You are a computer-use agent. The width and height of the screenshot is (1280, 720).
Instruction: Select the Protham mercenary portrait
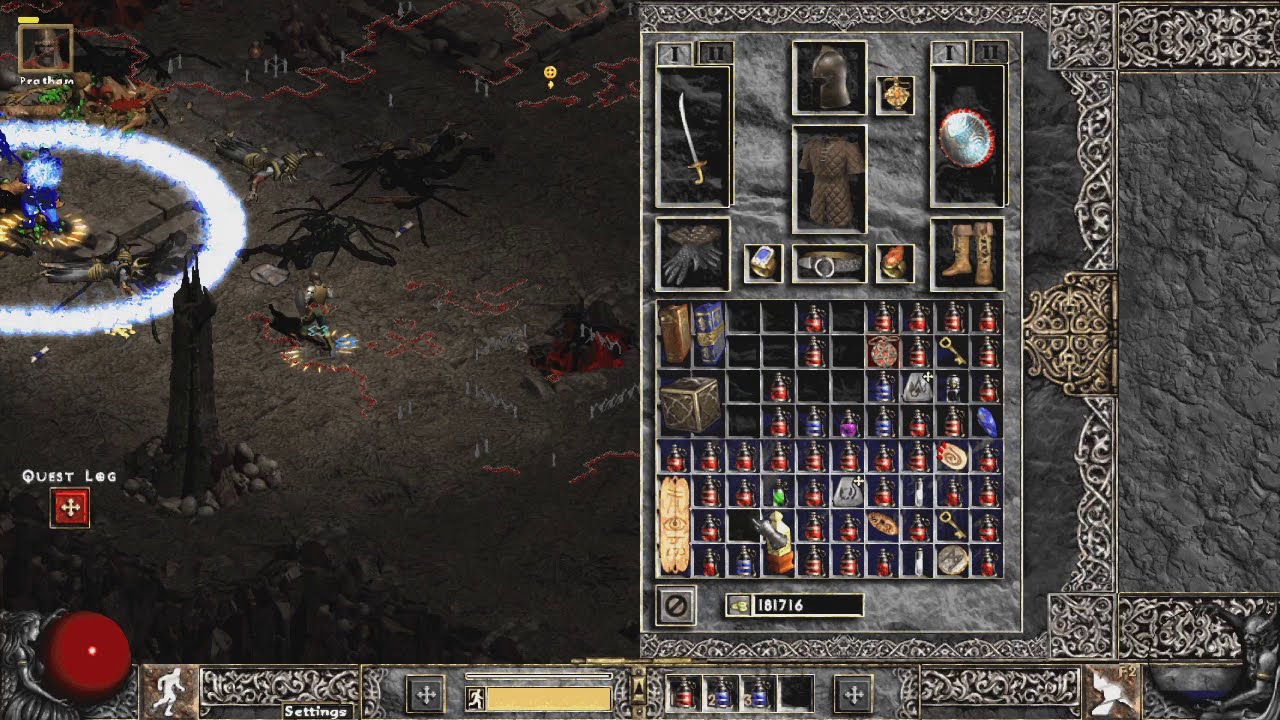point(45,49)
